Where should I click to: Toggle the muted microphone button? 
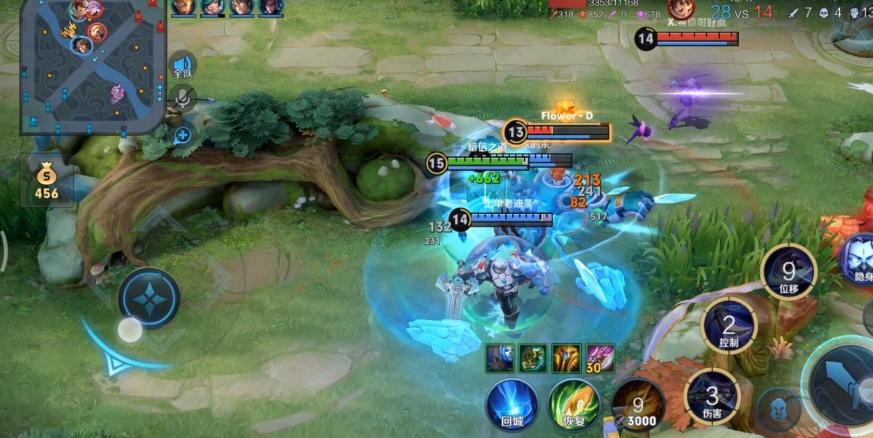click(x=182, y=97)
